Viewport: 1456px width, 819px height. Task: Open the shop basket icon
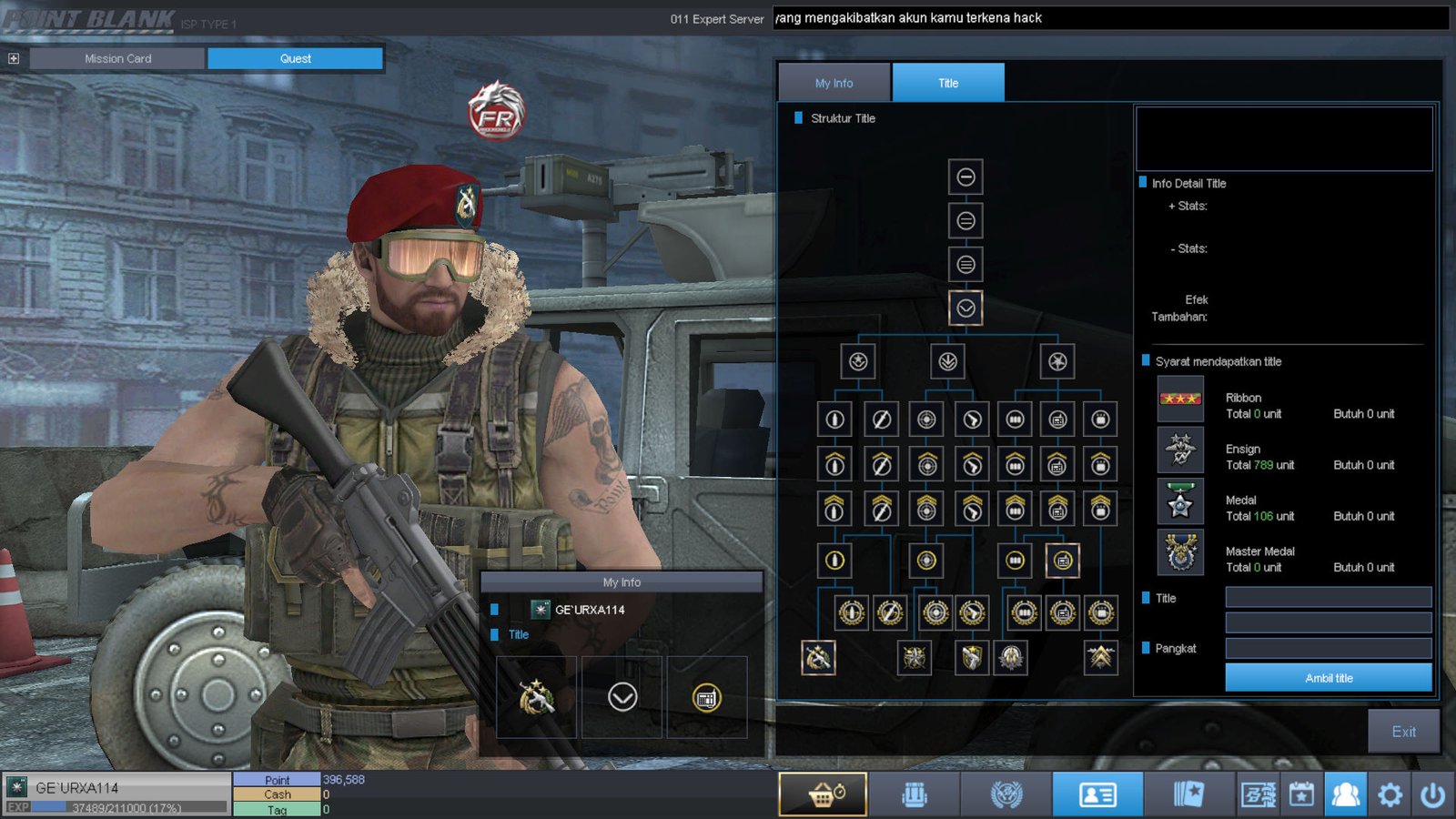tap(824, 795)
